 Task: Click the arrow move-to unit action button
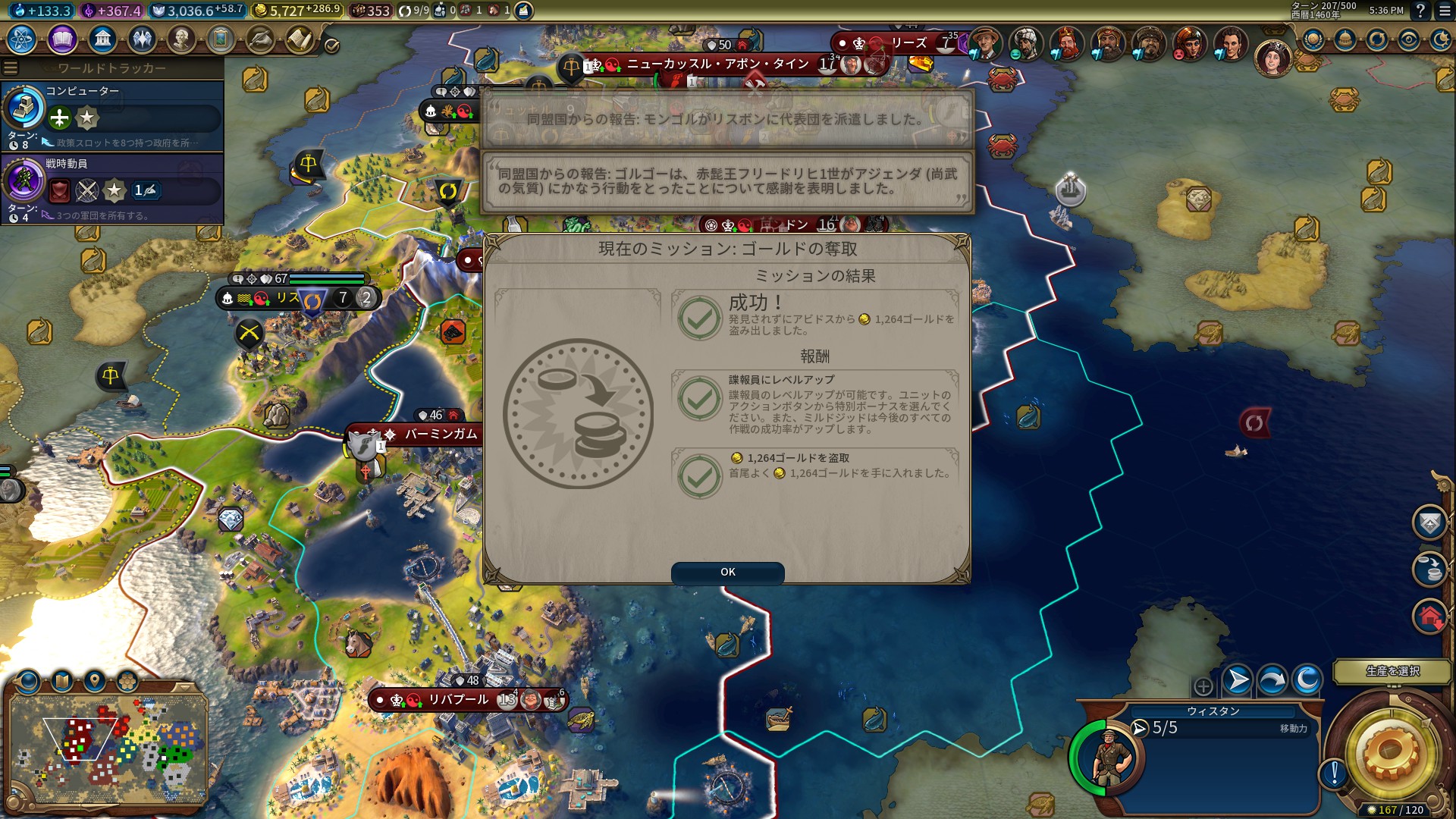(1237, 680)
